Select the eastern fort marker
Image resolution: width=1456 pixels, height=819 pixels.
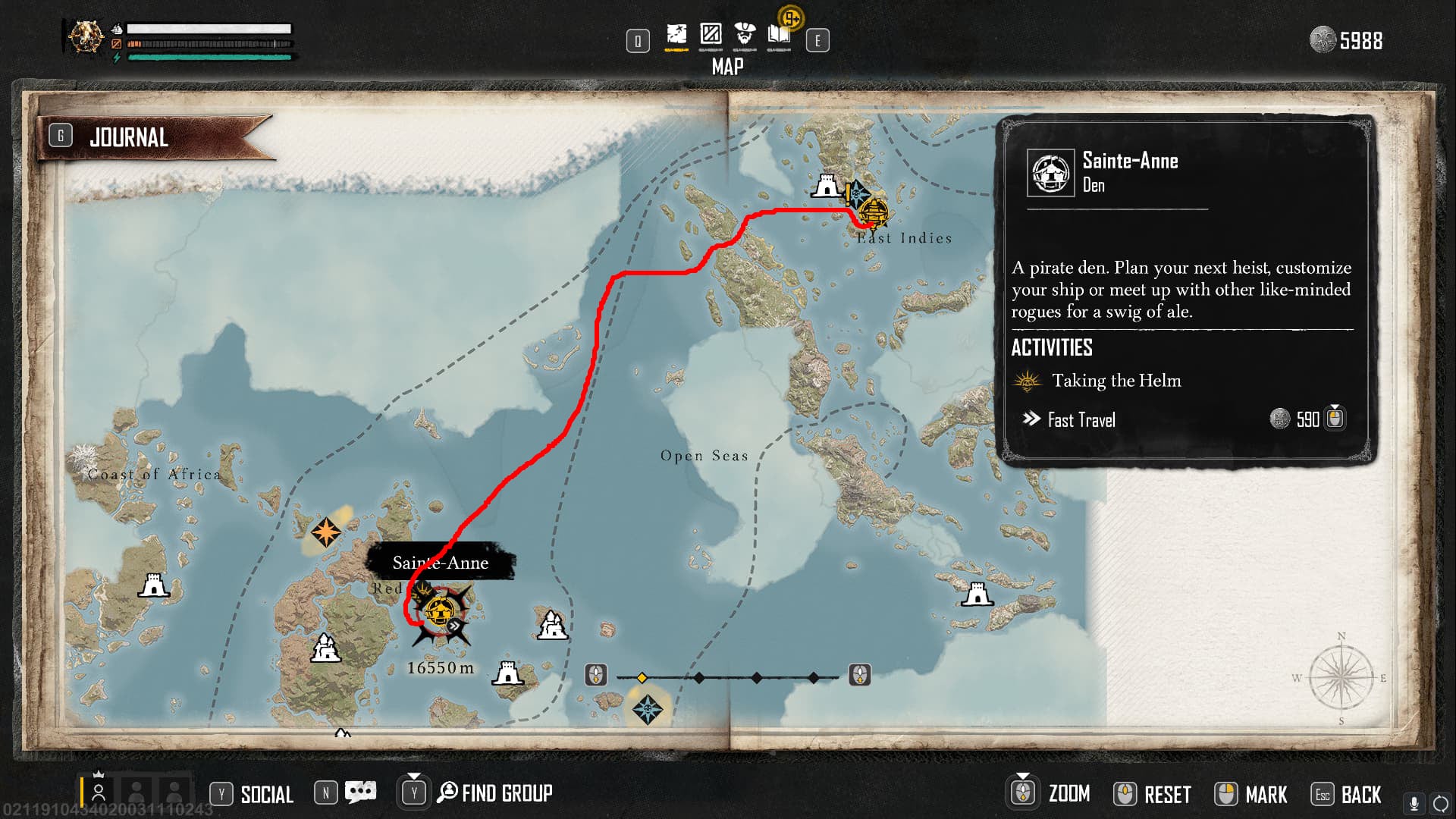[x=977, y=595]
